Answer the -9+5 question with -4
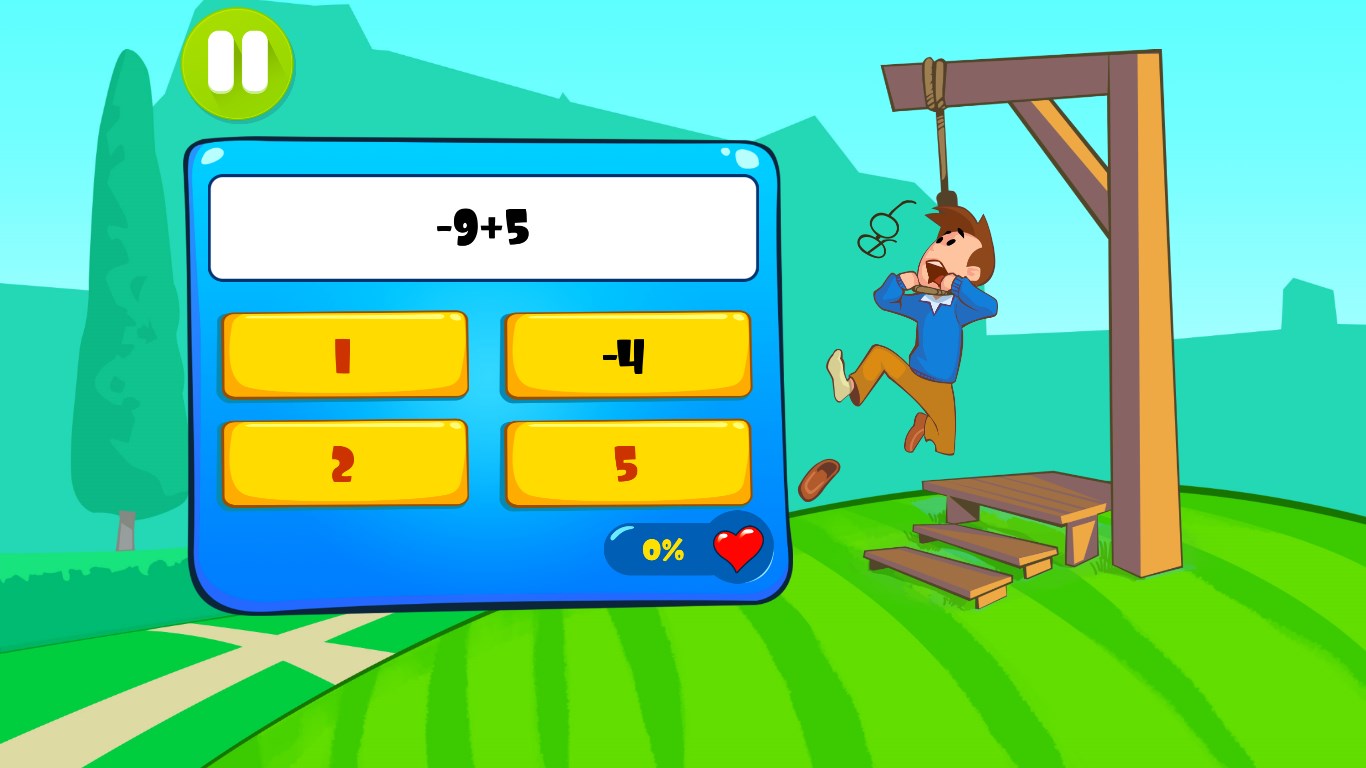The width and height of the screenshot is (1366, 768). tap(627, 354)
